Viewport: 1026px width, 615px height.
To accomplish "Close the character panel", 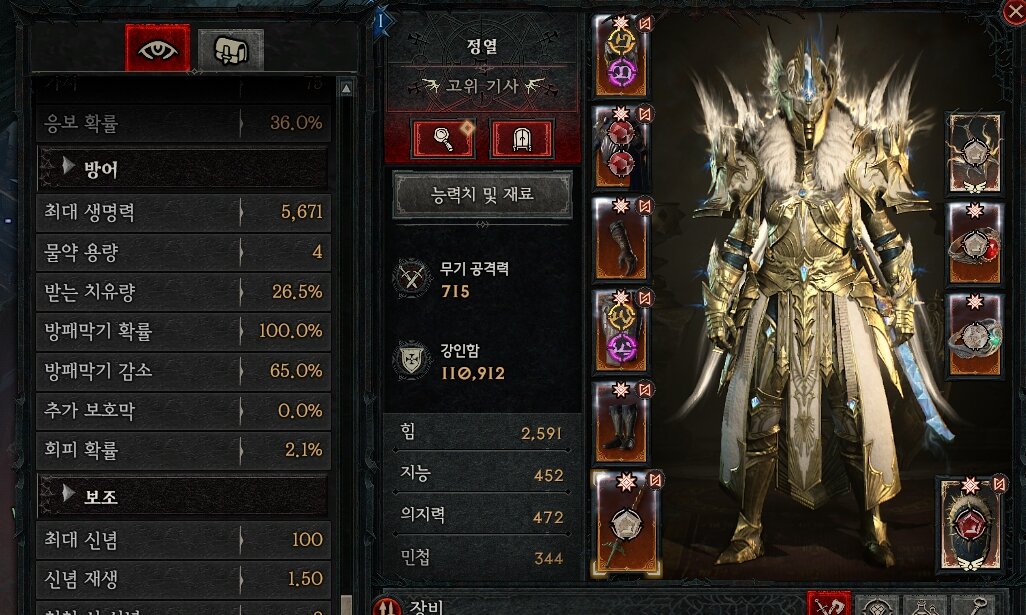I will (1014, 11).
